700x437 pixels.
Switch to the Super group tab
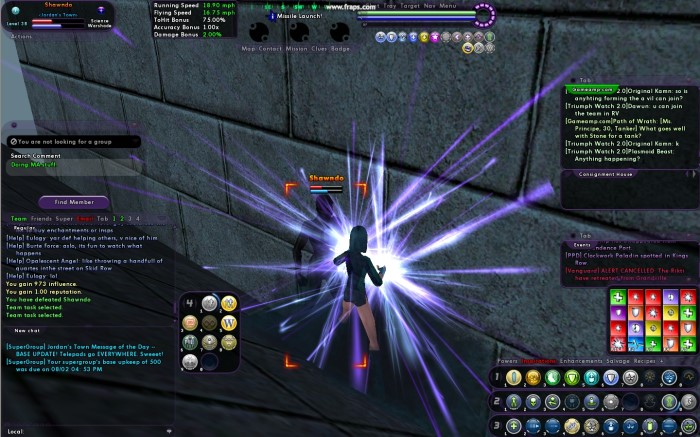[64, 218]
